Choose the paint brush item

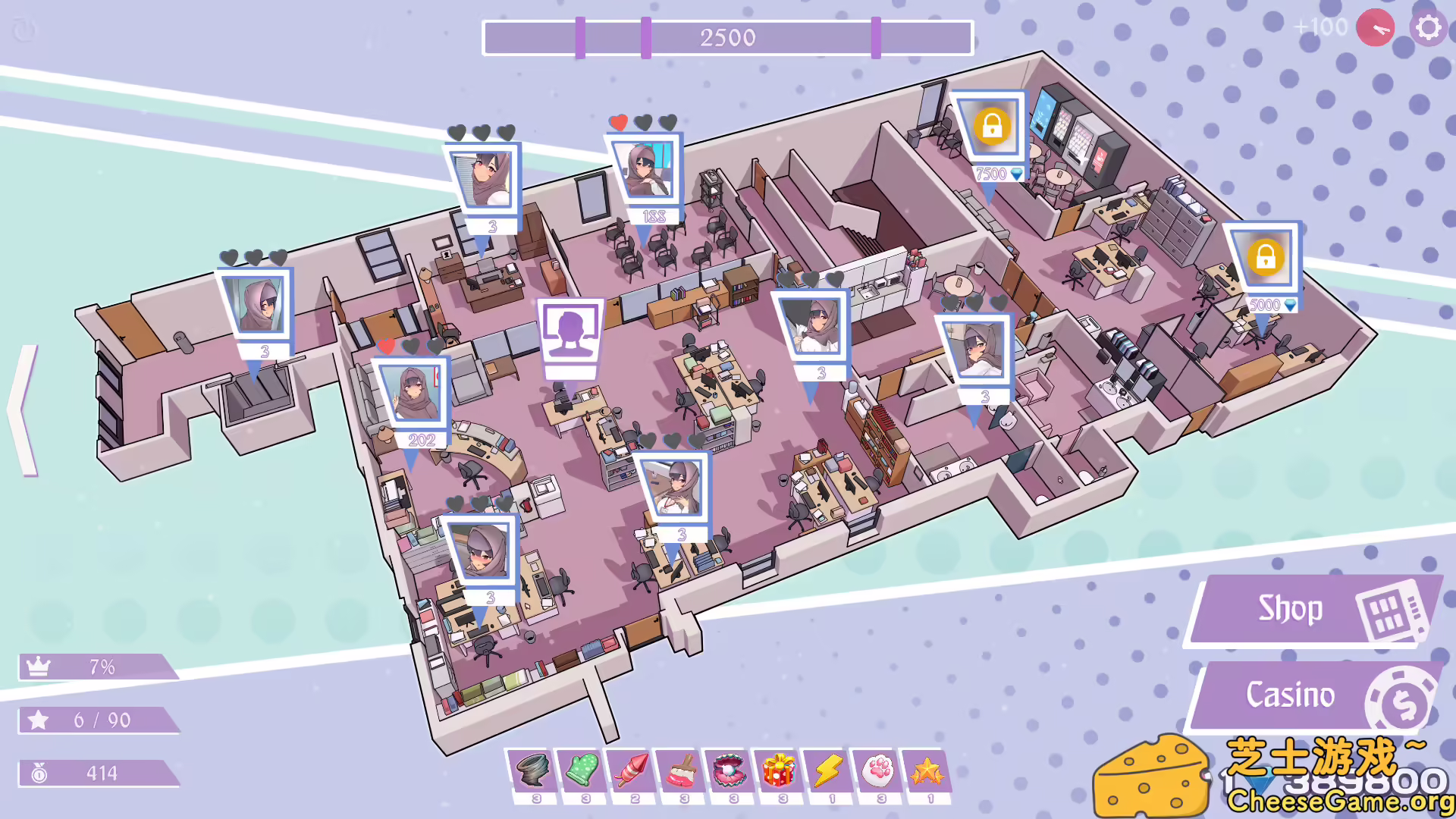682,770
